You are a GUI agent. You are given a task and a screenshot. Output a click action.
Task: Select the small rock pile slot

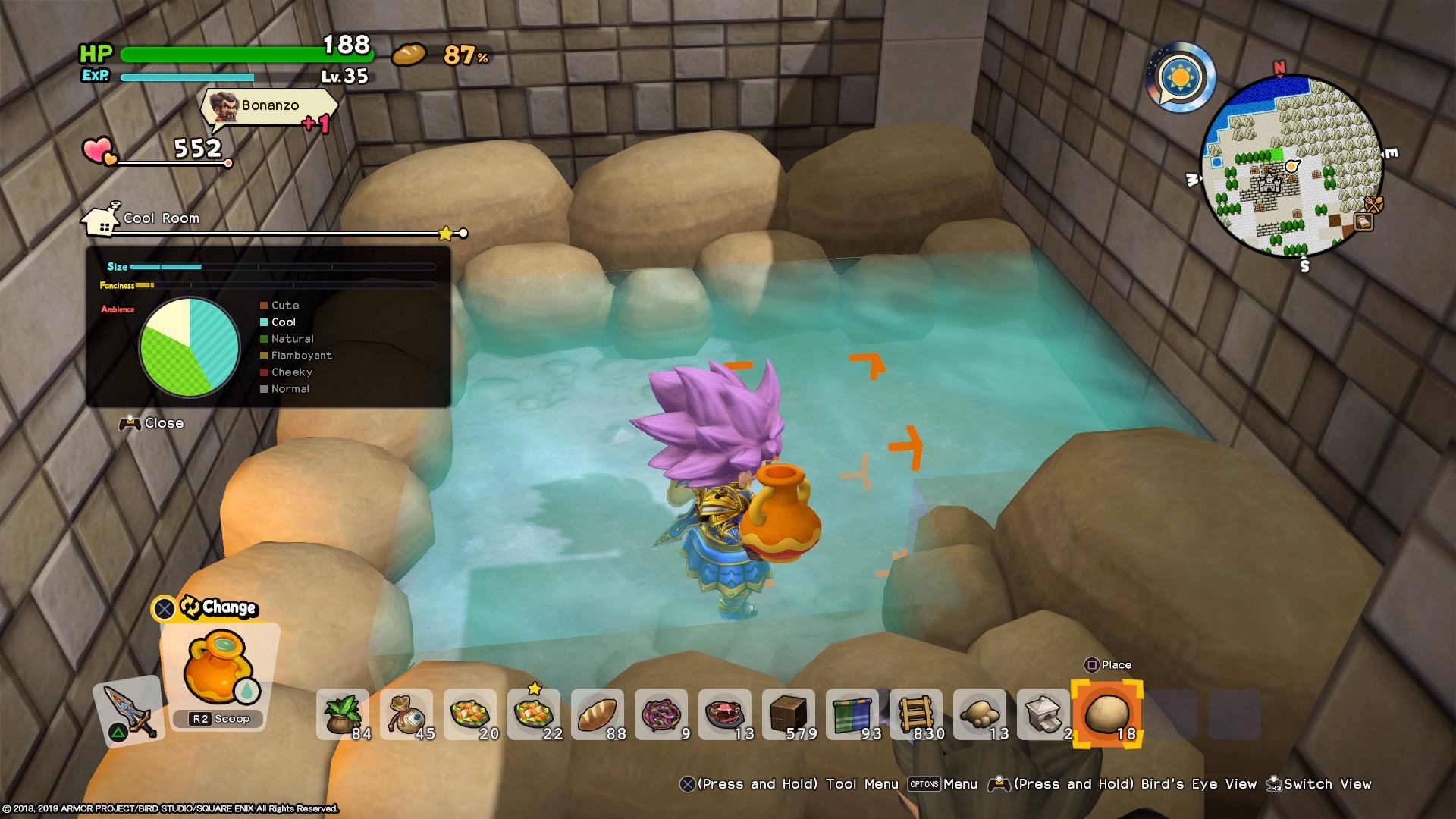coord(980,714)
